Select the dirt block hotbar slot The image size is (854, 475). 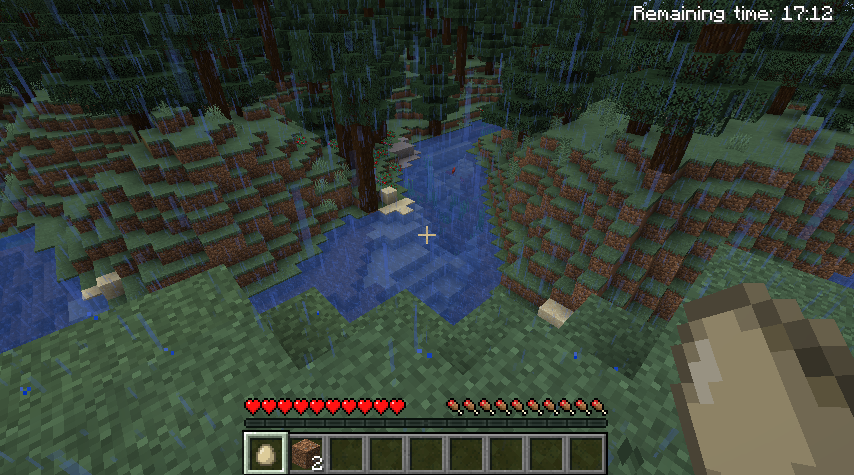click(x=305, y=453)
